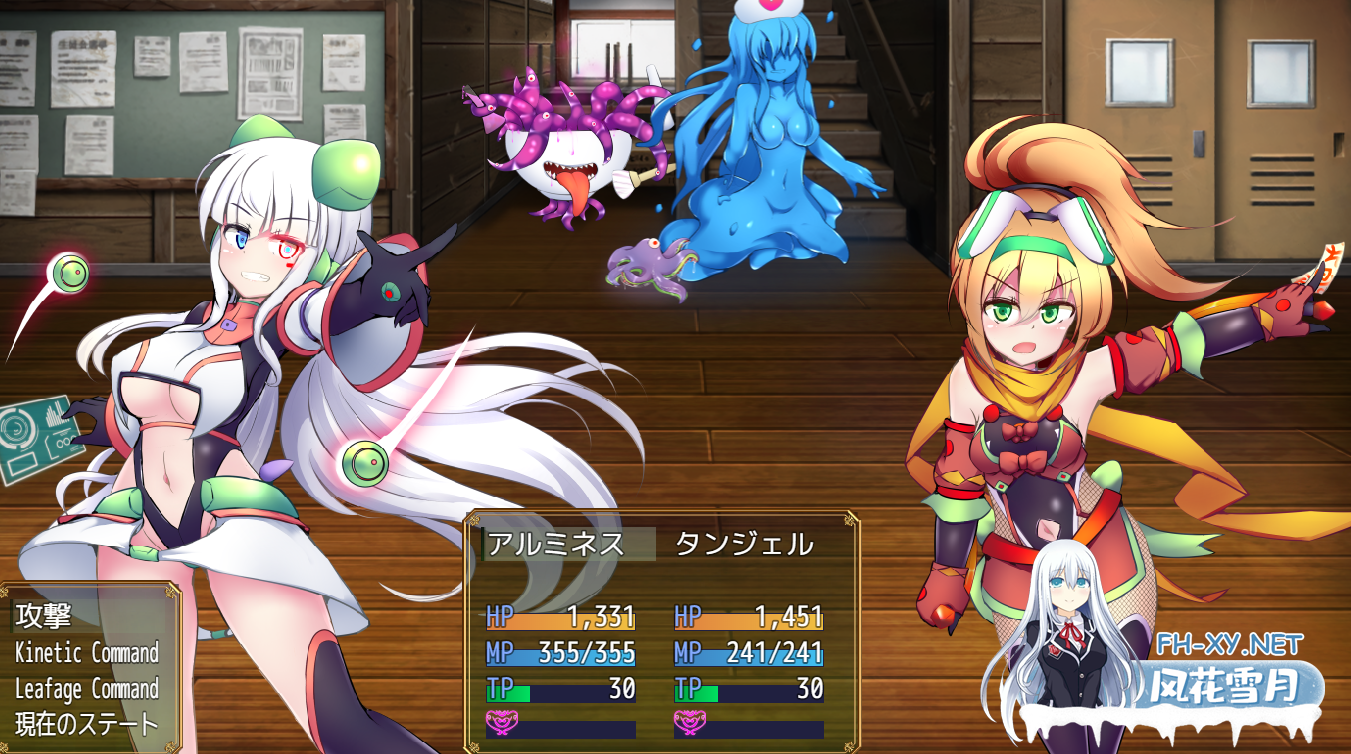Choose Leafage Command from battle menu
1351x754 pixels.
(x=87, y=689)
